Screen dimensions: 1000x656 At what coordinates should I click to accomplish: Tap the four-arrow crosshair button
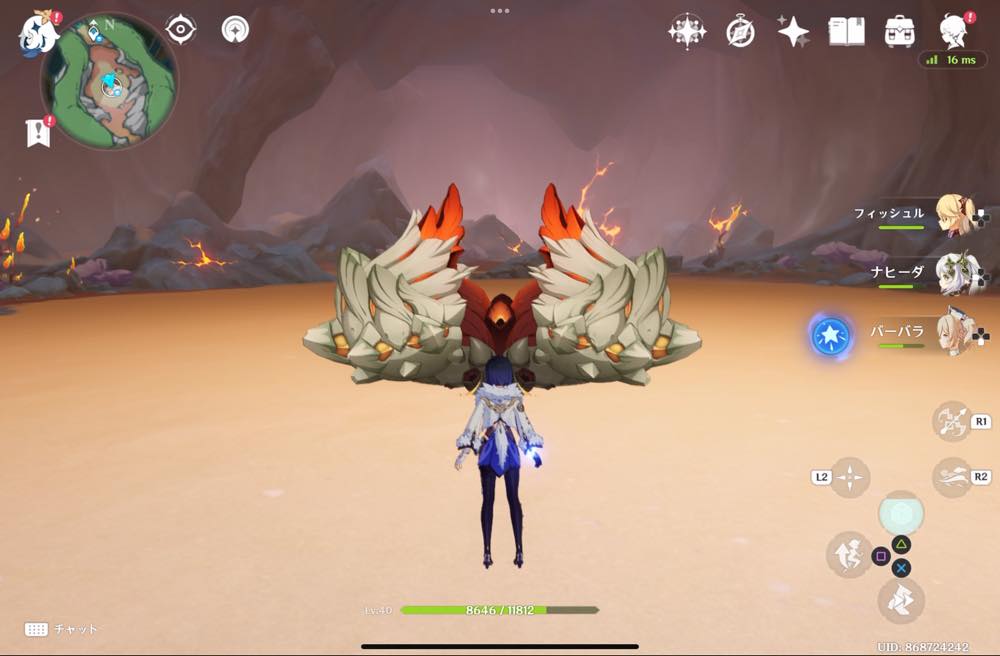pos(849,478)
